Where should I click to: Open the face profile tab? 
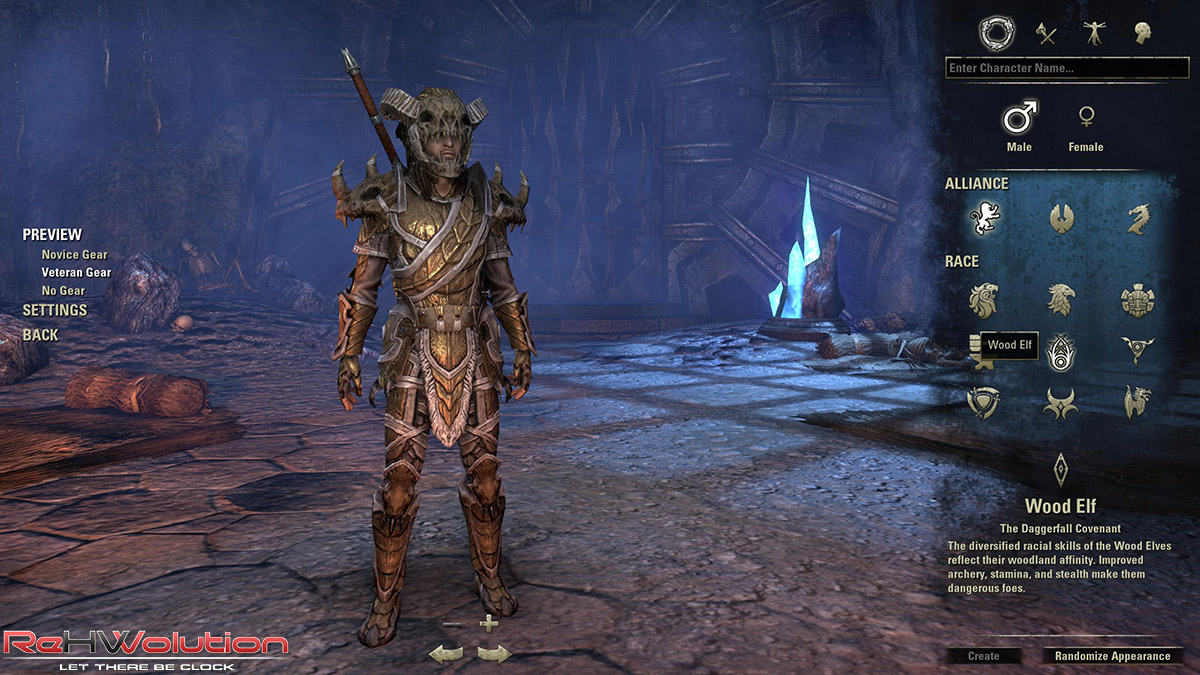[x=1142, y=34]
